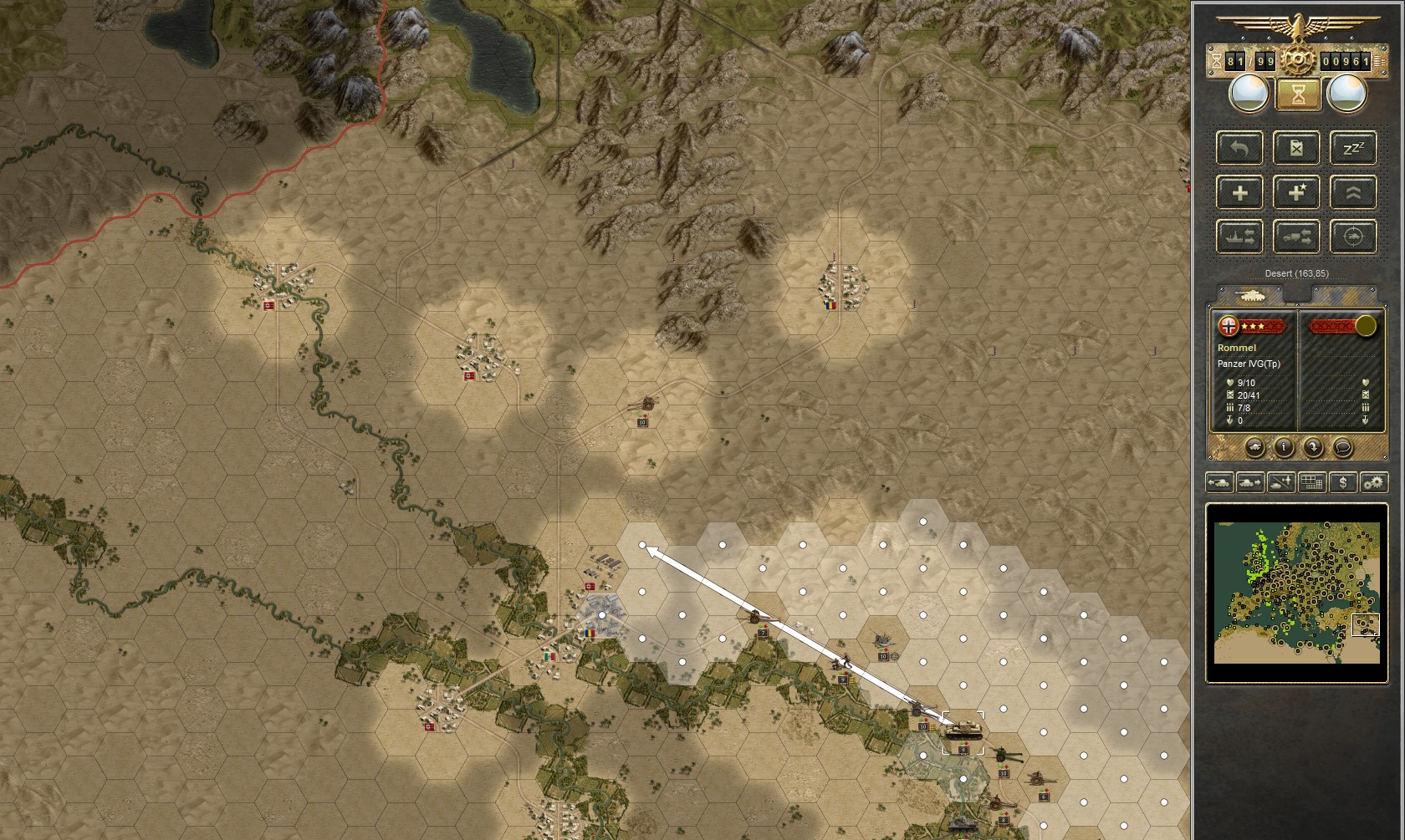Viewport: 1405px width, 840px height.
Task: Click the left round status lamp indicator
Action: click(x=1249, y=94)
